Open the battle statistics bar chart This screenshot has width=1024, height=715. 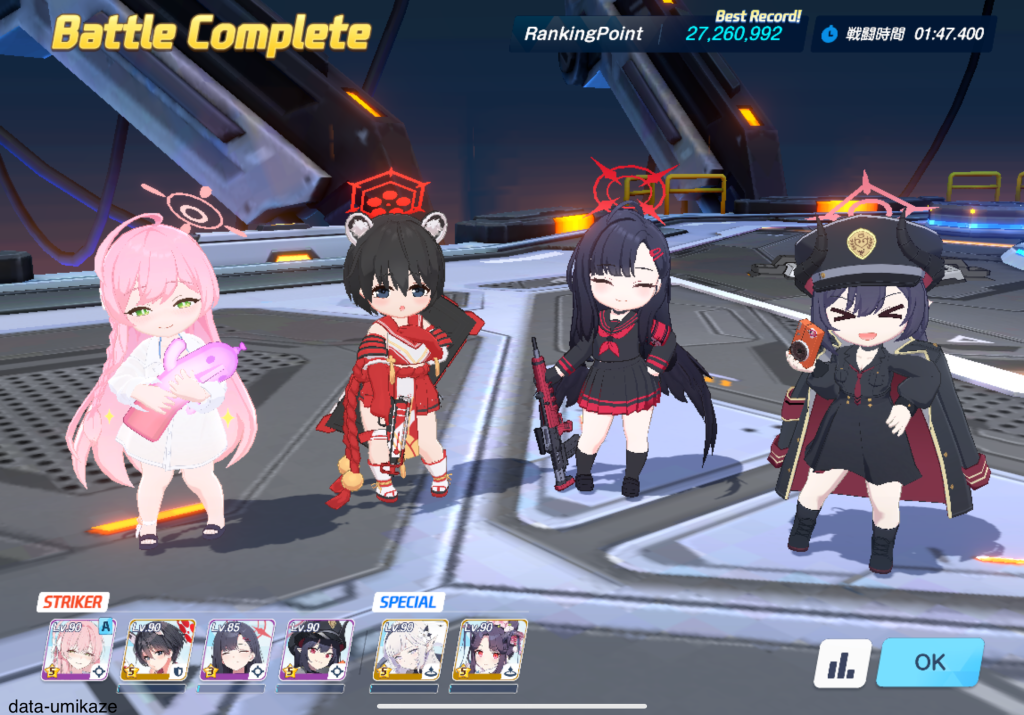point(841,664)
